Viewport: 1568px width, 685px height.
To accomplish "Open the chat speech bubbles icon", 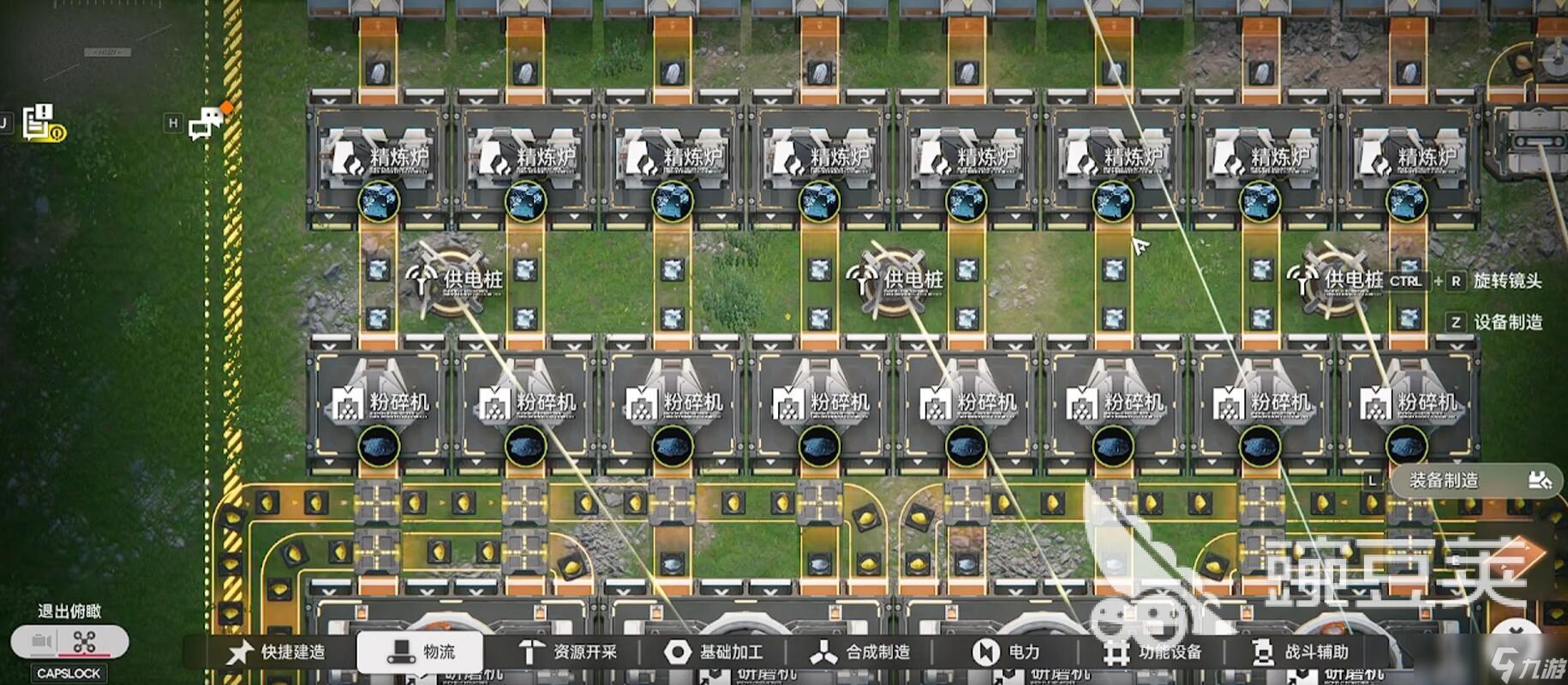I will coord(206,124).
